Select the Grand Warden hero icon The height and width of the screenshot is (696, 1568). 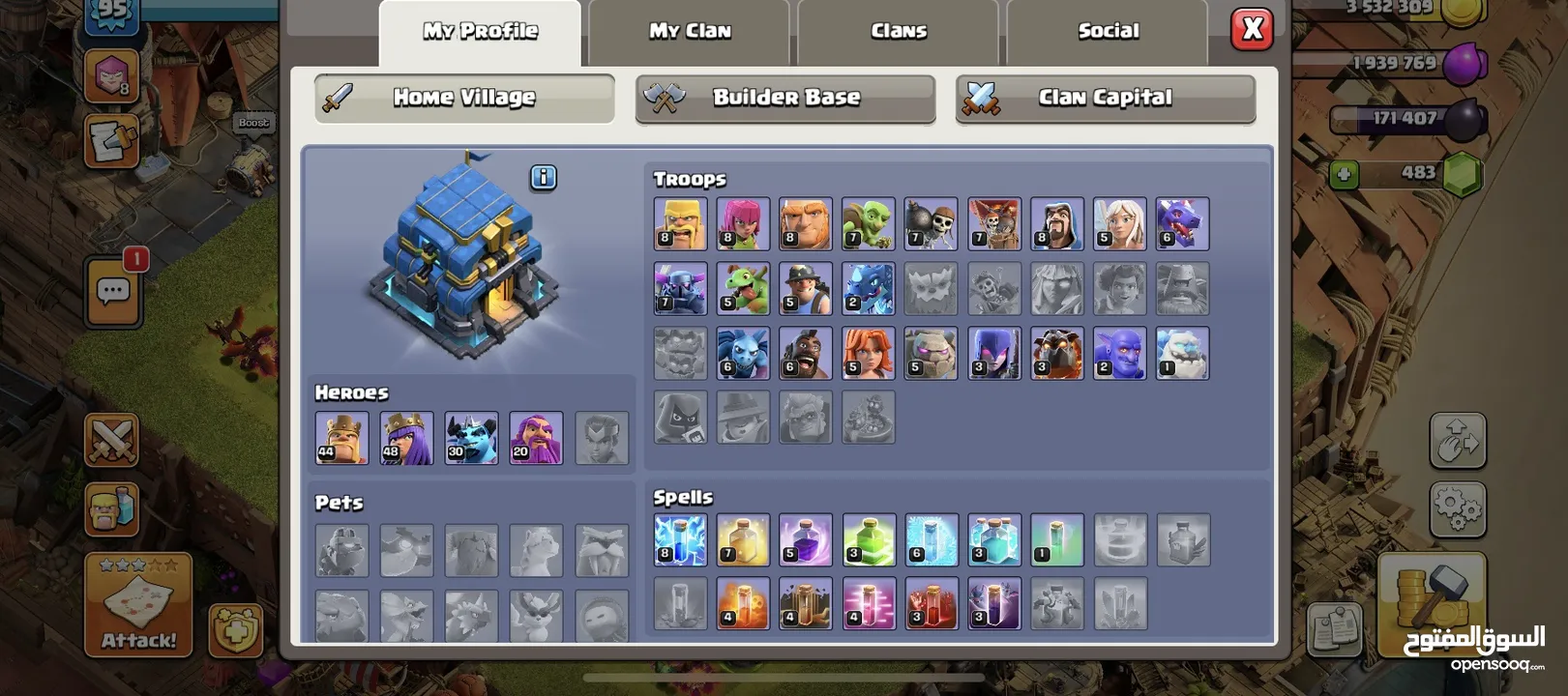click(536, 438)
